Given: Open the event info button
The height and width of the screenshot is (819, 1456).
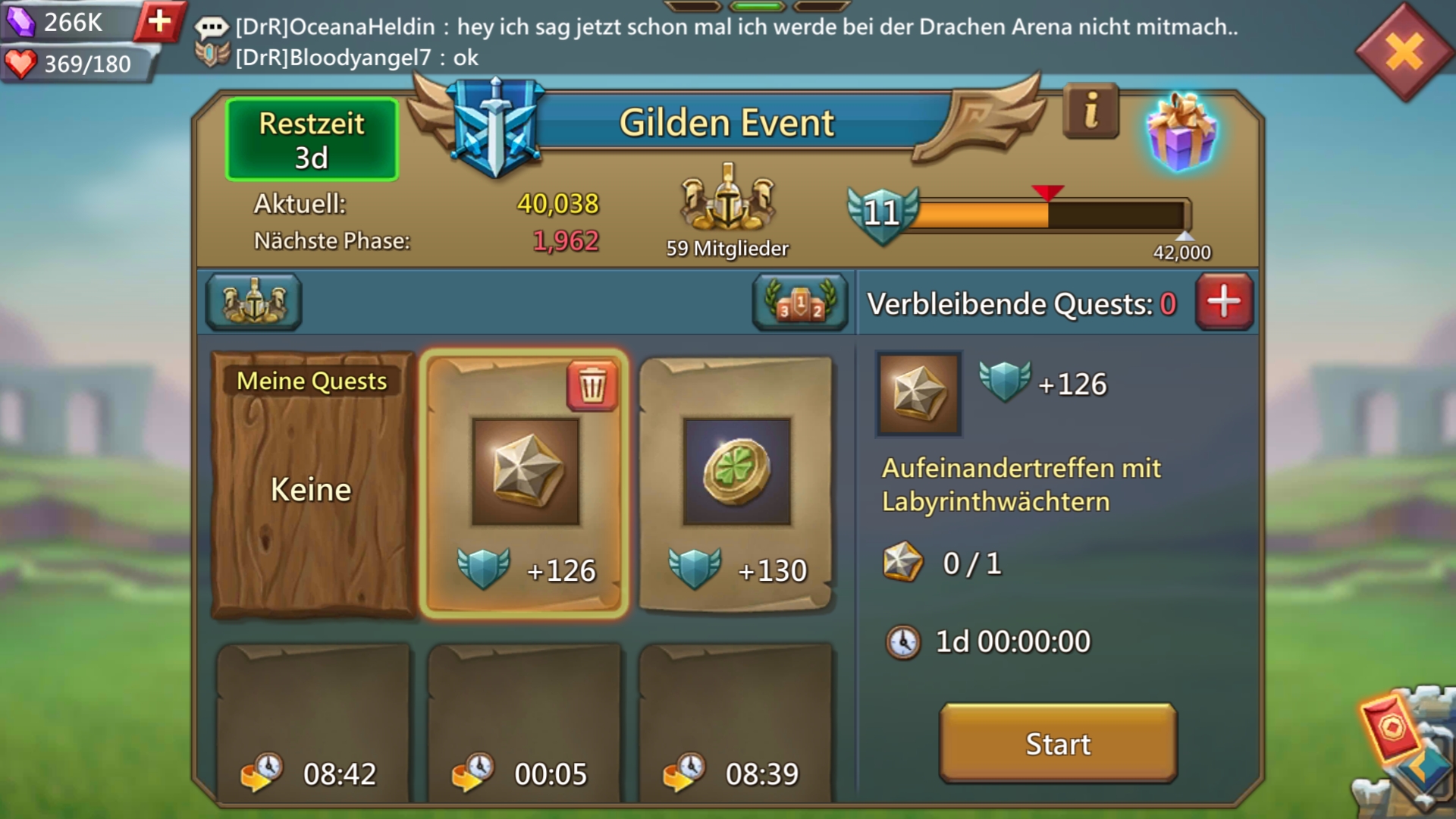Looking at the screenshot, I should tap(1090, 112).
